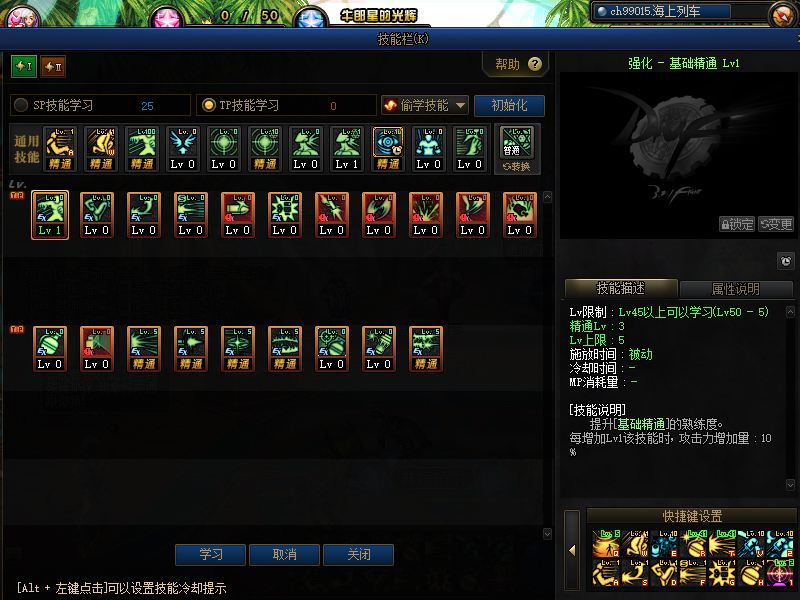Show the 技能描述 tab
800x600 pixels.
620,289
